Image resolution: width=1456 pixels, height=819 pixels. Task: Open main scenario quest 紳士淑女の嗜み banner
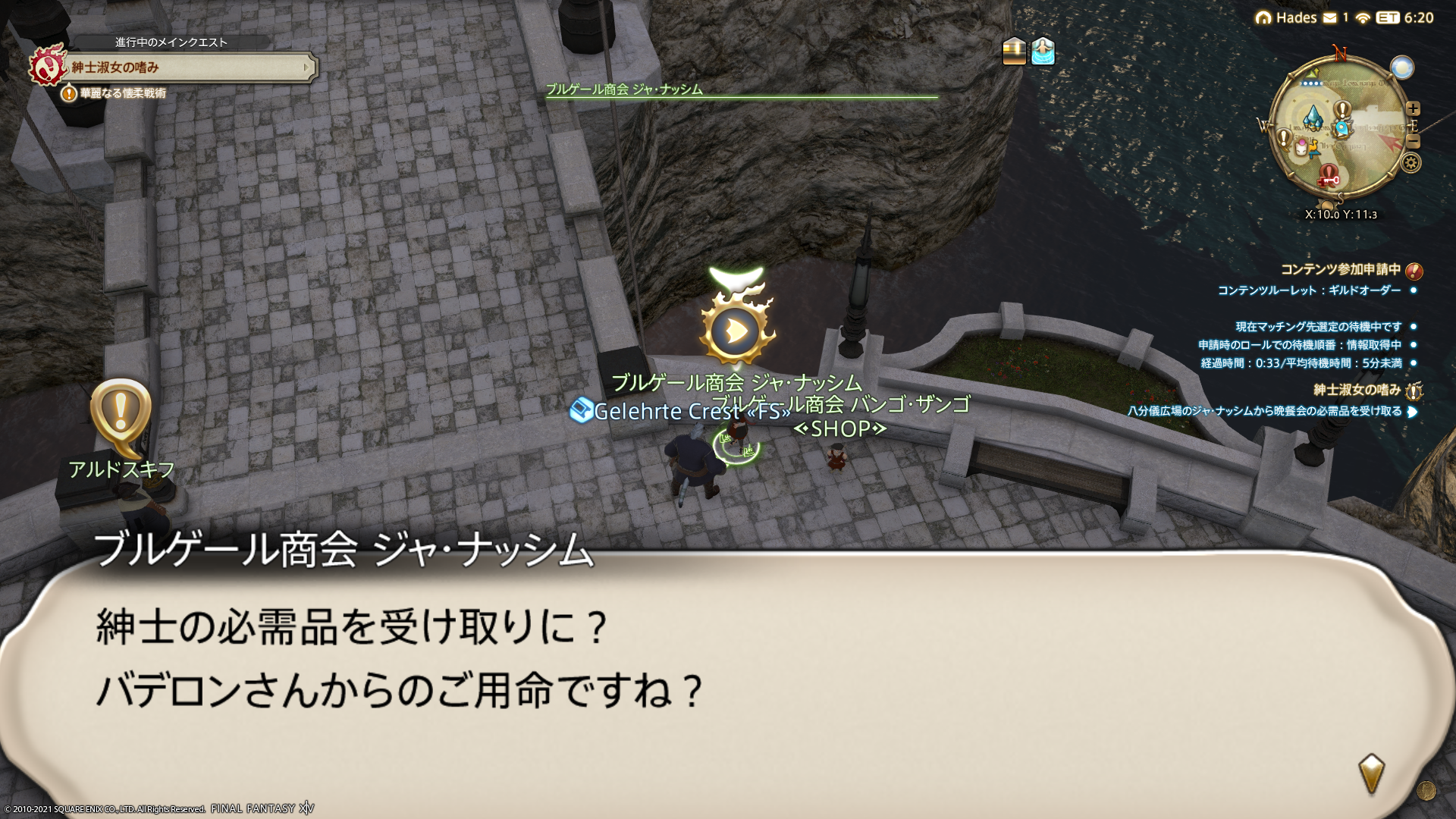190,67
